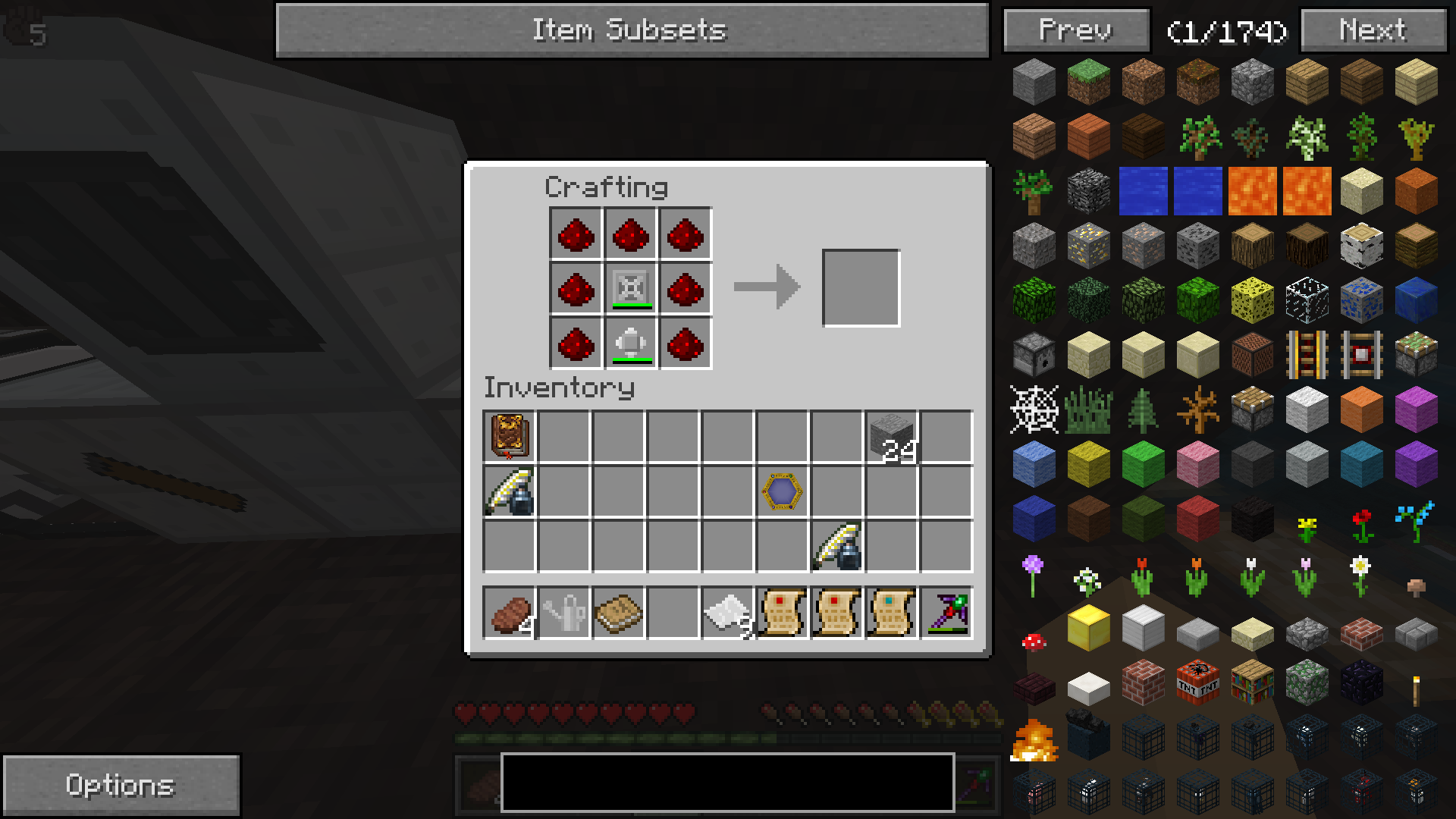Select the crafting output slot

861,288
